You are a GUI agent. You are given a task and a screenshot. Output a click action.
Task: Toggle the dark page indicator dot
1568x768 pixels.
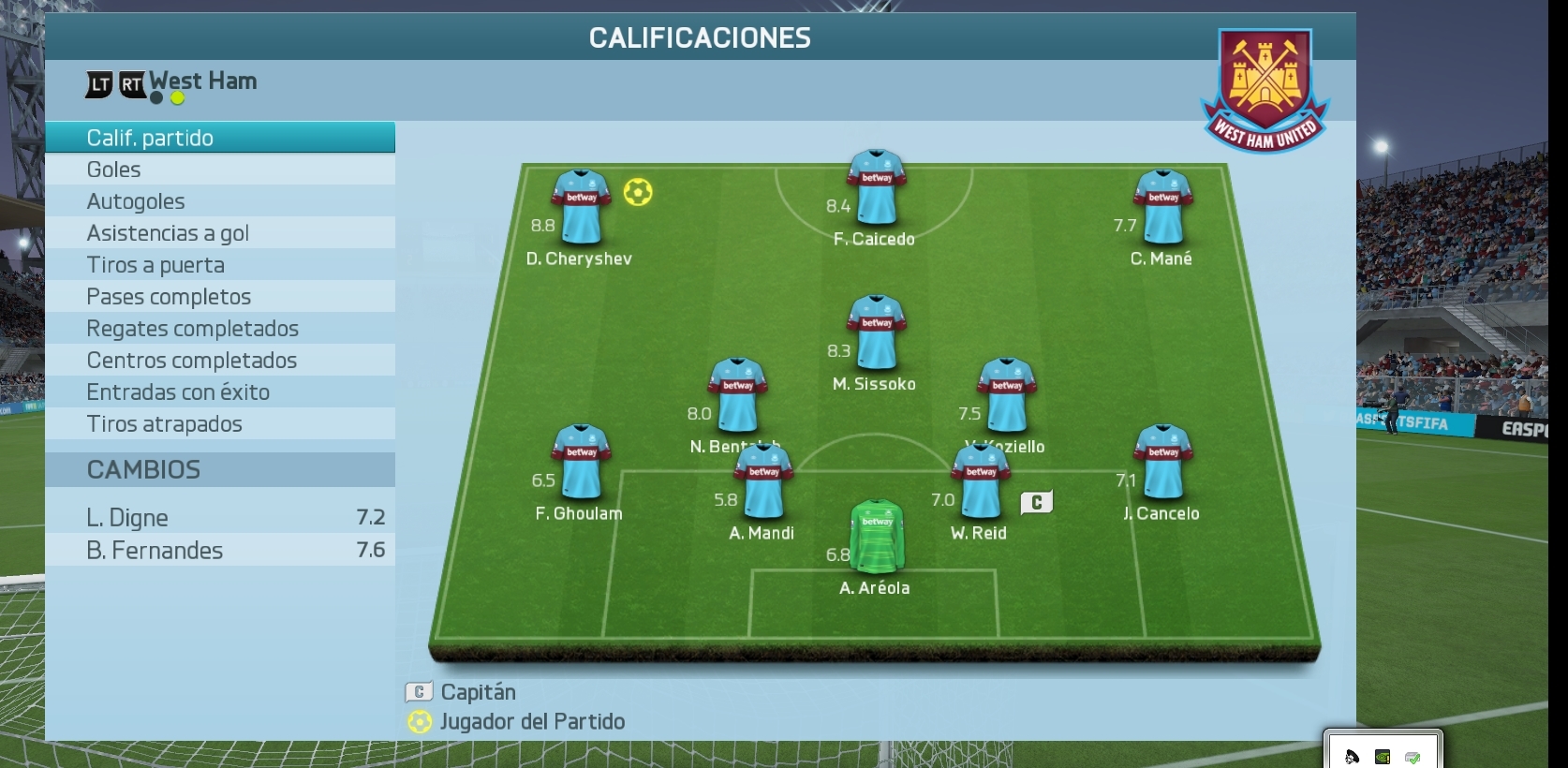click(x=156, y=97)
